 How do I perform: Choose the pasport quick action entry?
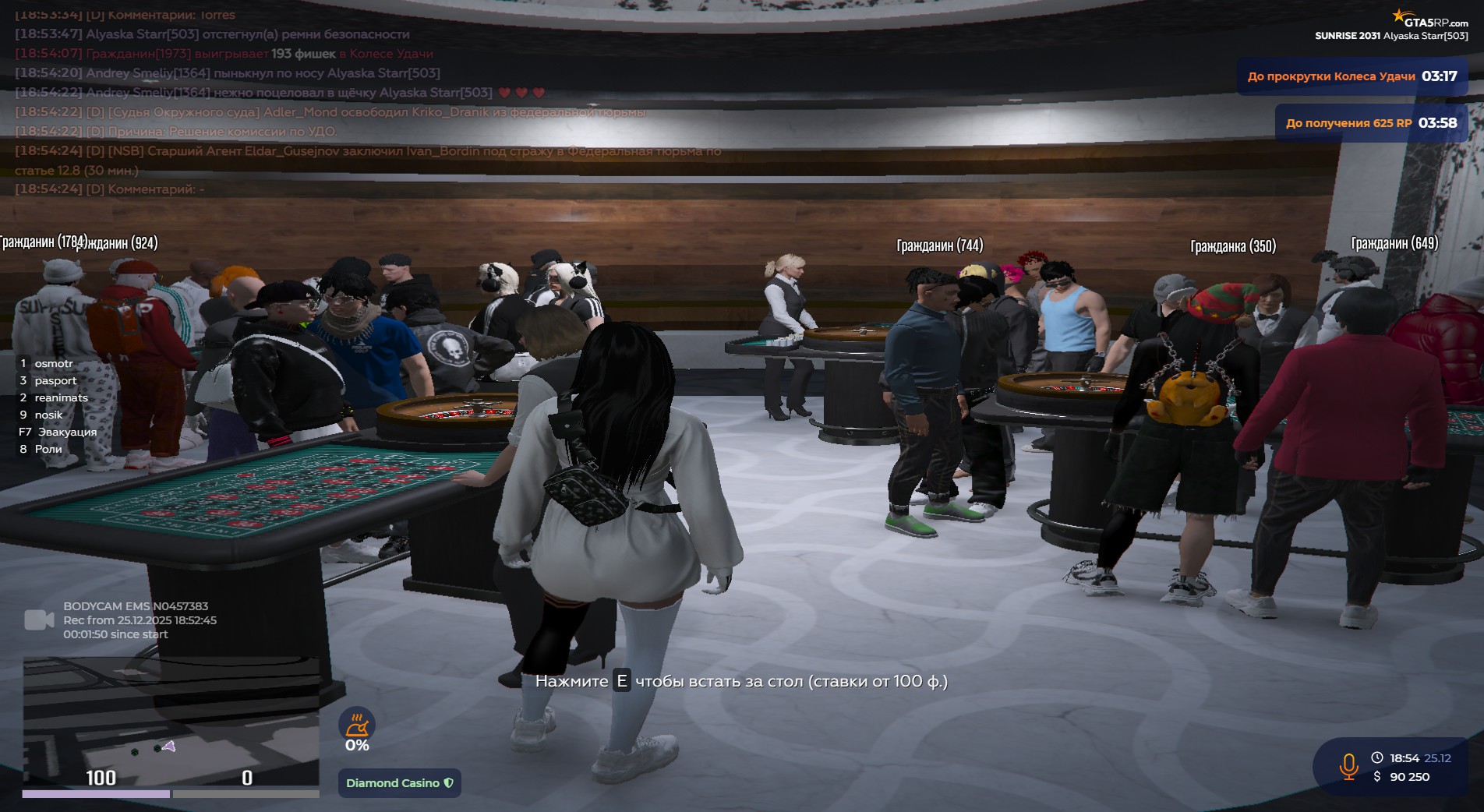55,381
